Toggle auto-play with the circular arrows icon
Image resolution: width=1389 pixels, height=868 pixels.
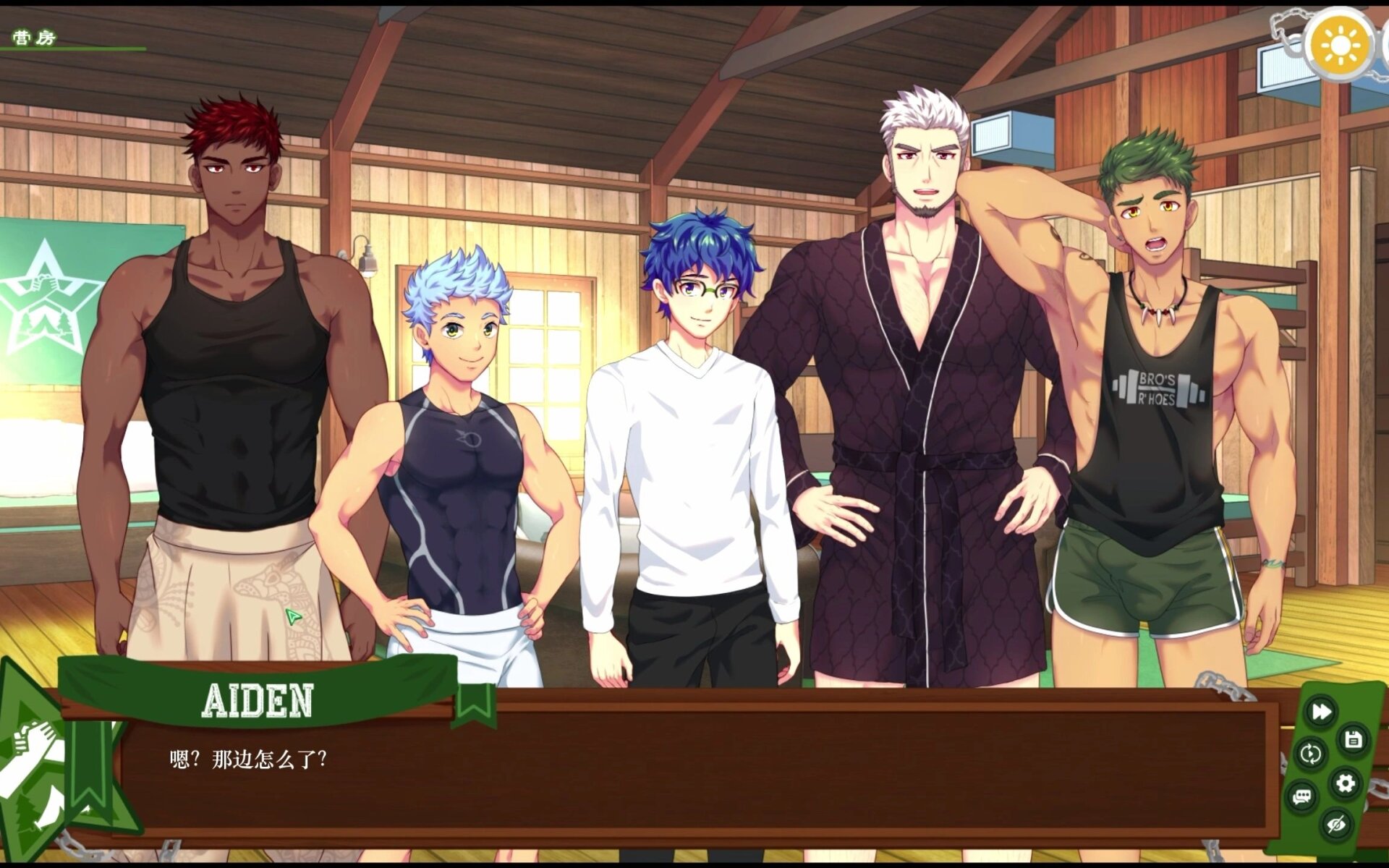1311,754
